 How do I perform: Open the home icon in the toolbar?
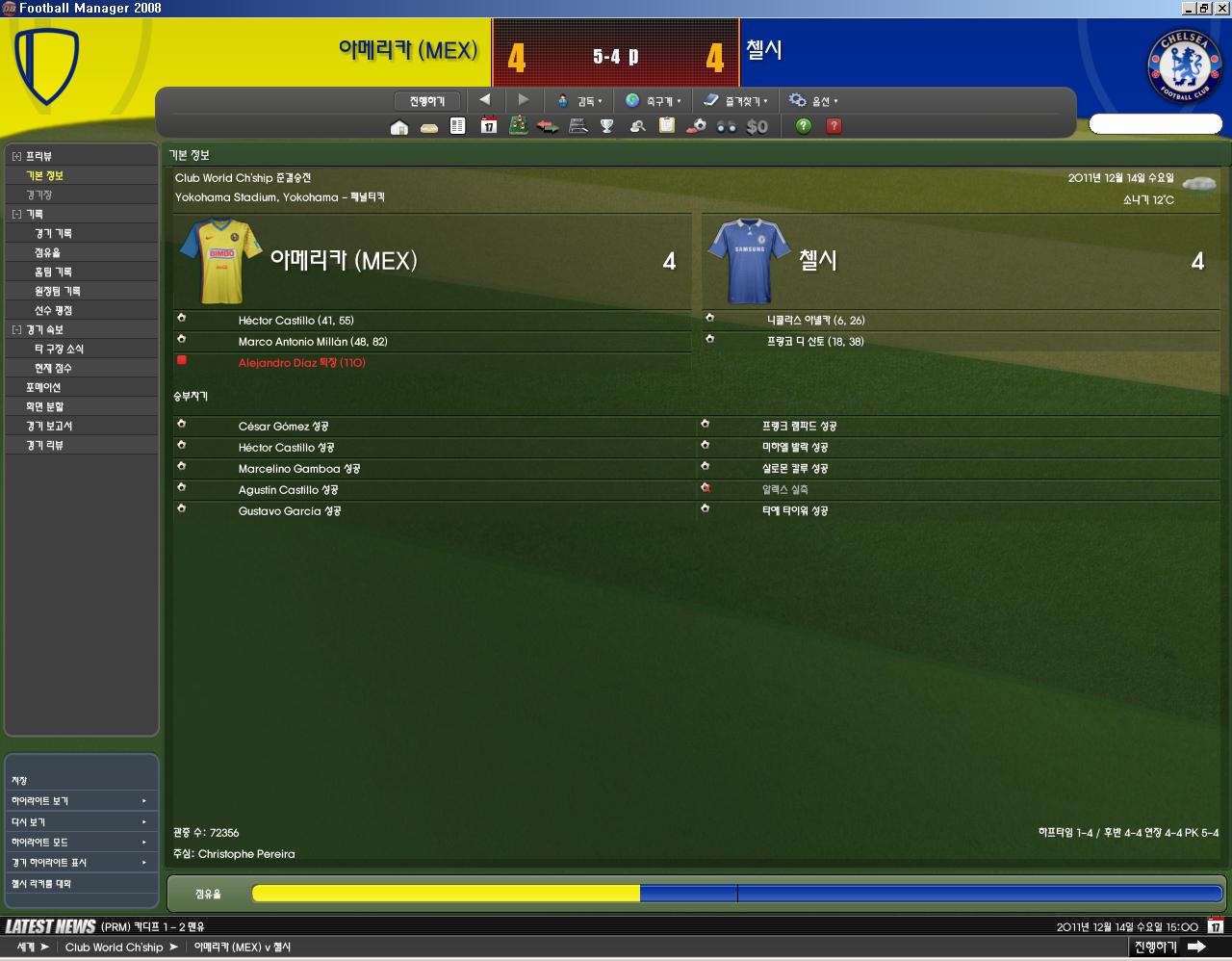coord(399,126)
